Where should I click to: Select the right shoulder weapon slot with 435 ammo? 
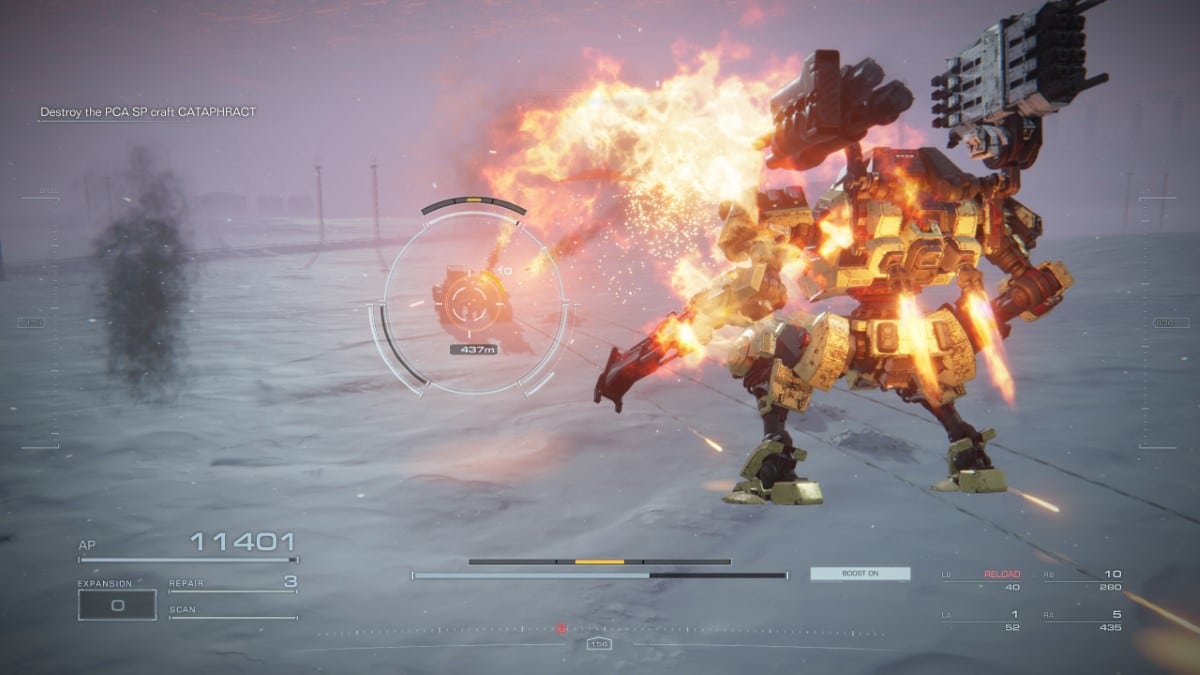click(x=1083, y=620)
